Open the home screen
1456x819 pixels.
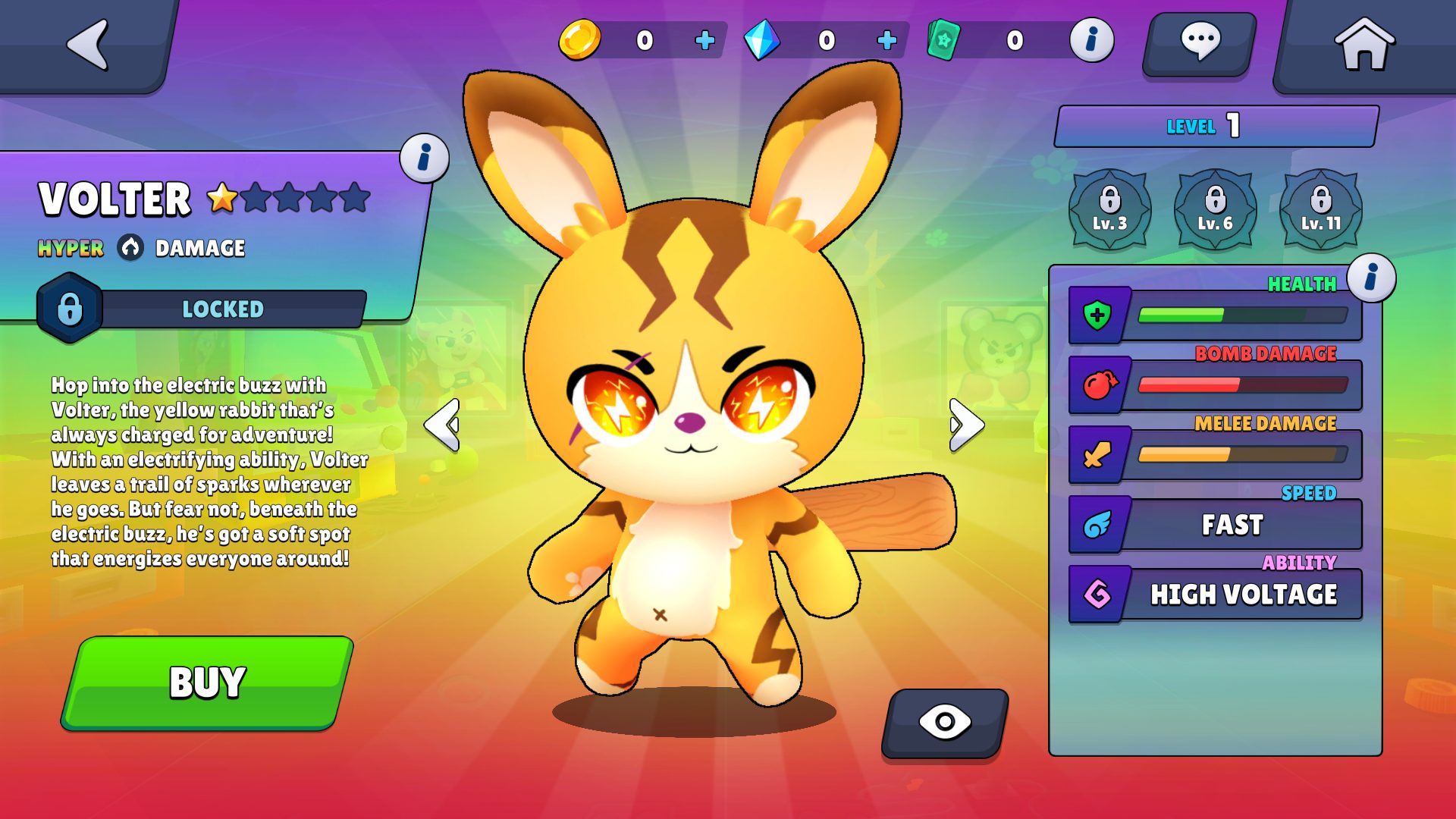click(1363, 44)
